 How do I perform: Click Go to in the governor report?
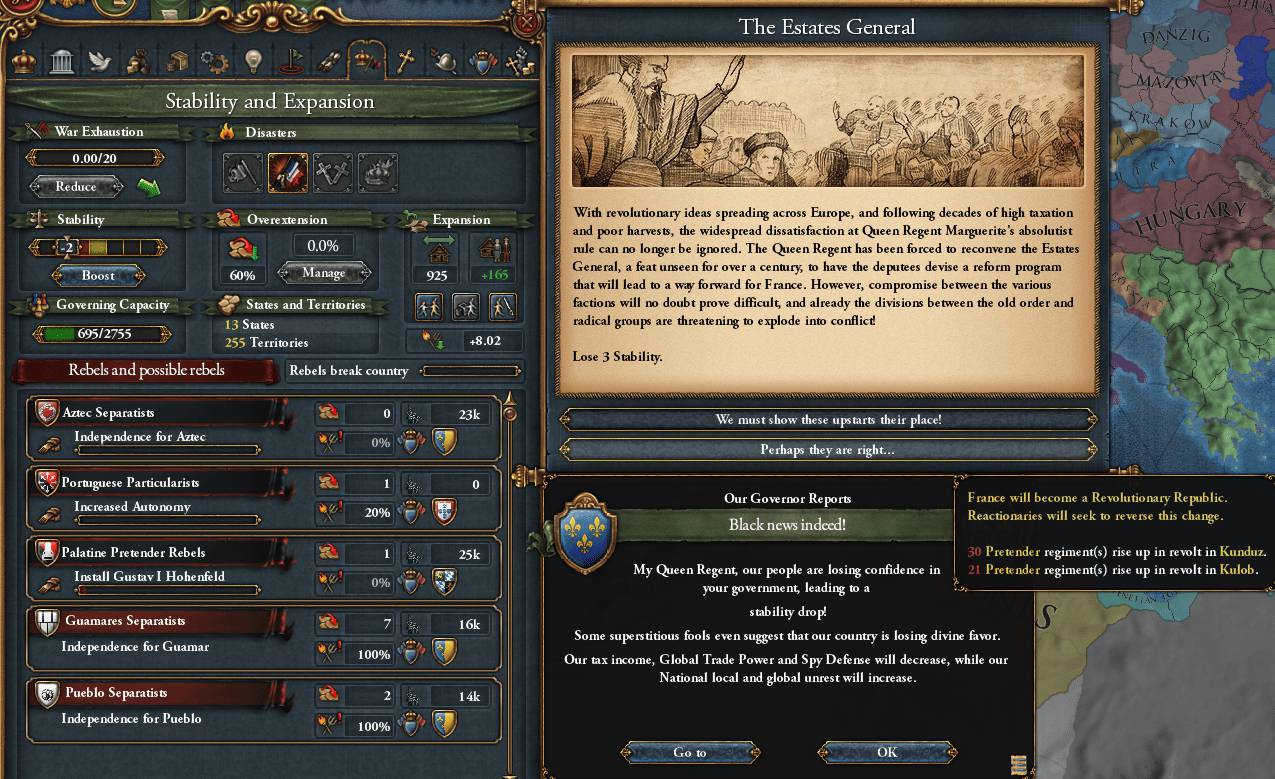689,752
